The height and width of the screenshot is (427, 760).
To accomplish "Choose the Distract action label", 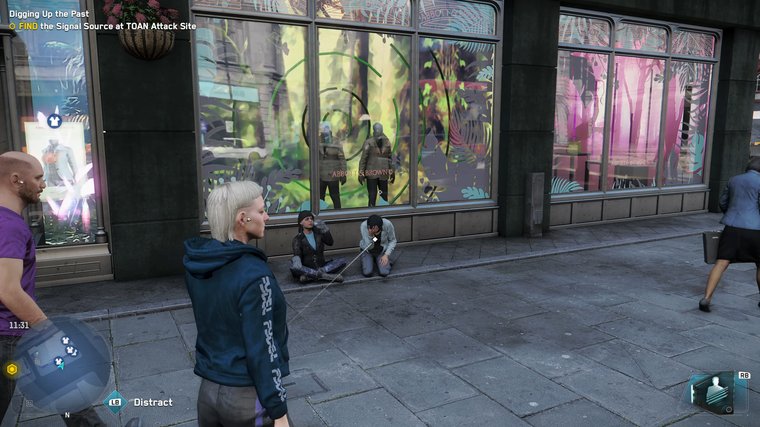I will coord(152,402).
